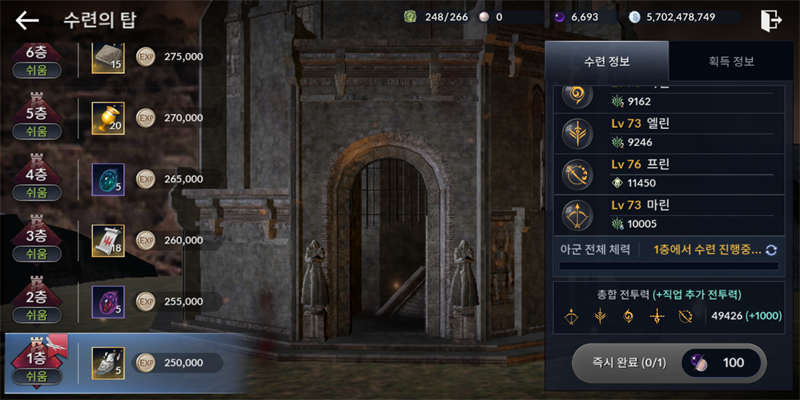This screenshot has width=800, height=400.
Task: Select floor 3층 in the tower list
Action: point(36,242)
